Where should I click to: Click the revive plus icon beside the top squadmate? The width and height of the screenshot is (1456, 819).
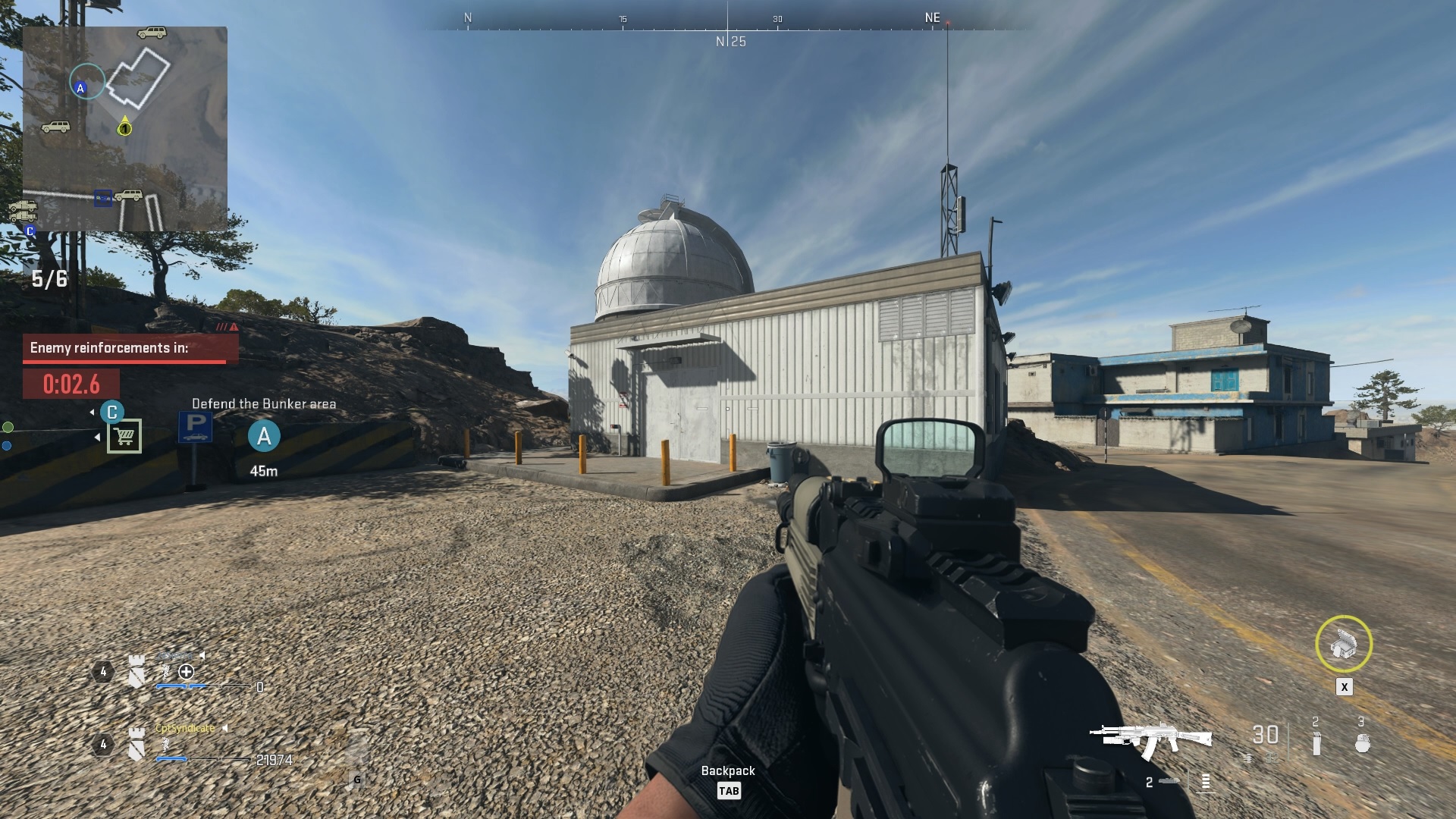click(x=186, y=673)
